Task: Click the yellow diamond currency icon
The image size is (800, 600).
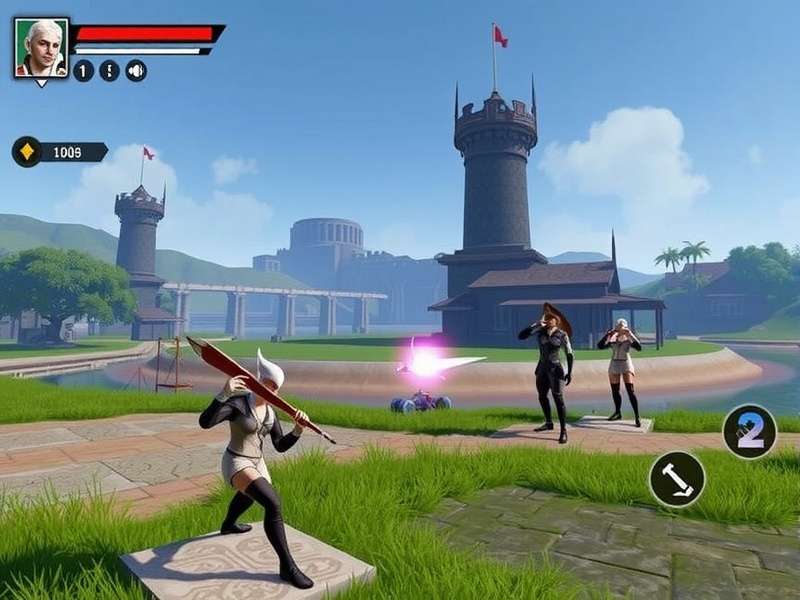Action: (27, 152)
